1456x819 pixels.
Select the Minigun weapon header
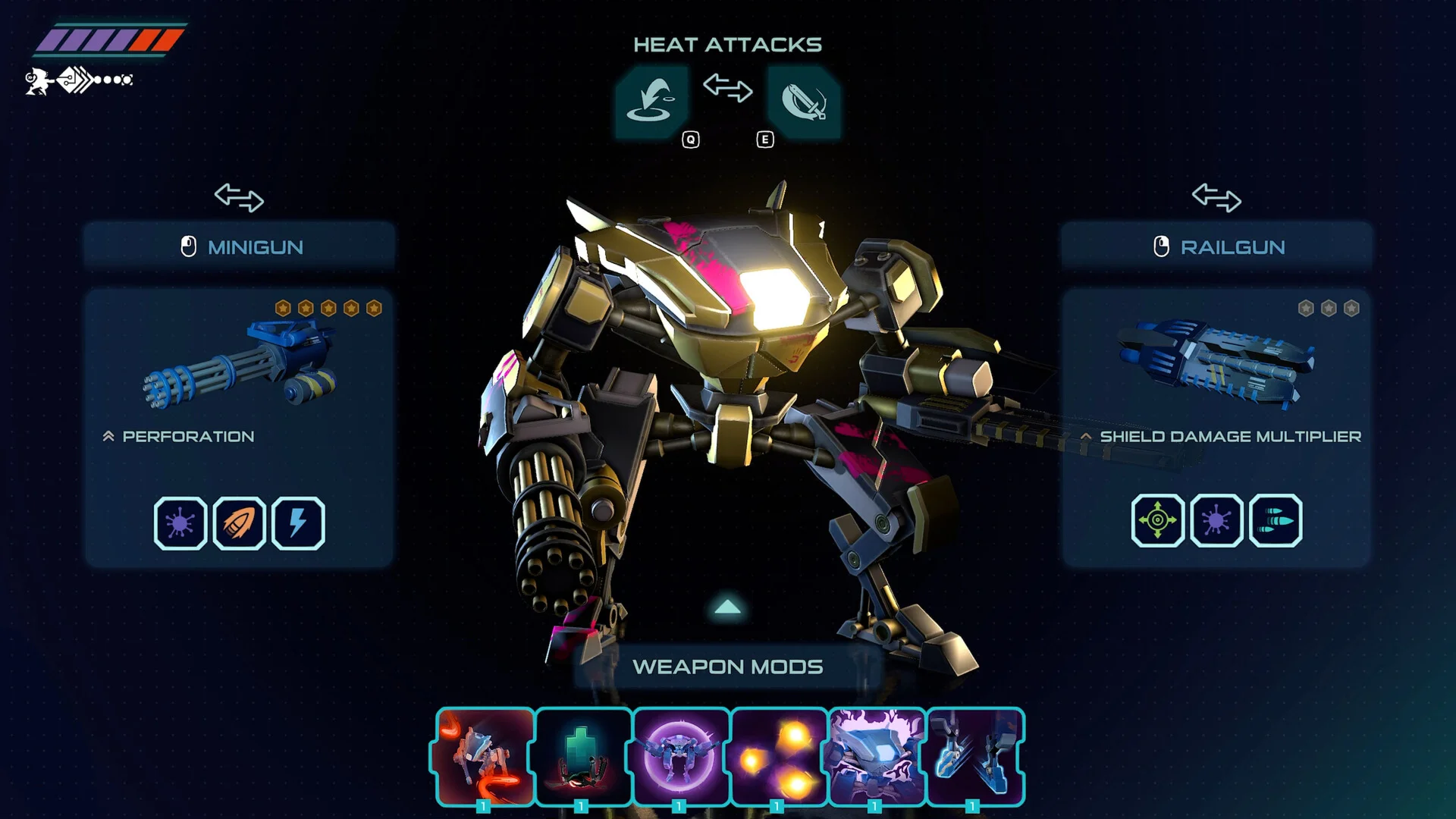tap(240, 246)
